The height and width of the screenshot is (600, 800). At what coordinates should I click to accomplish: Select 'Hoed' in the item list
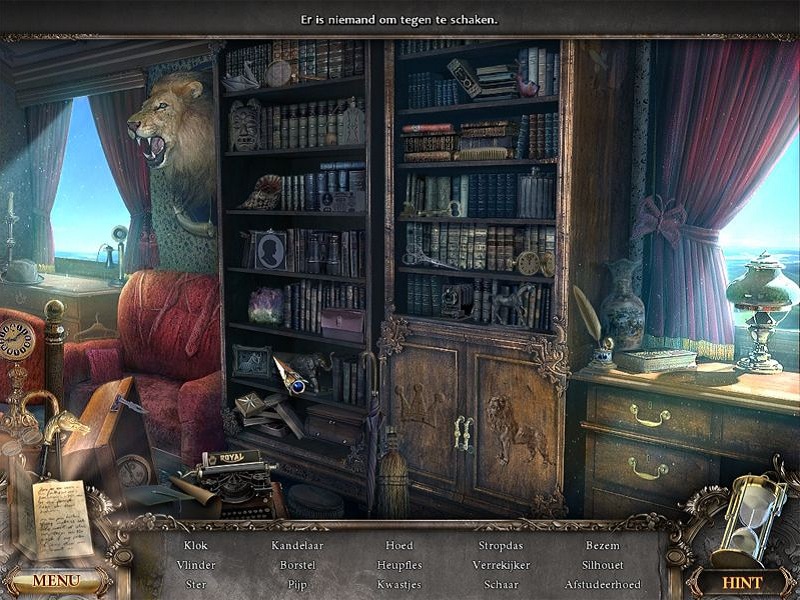[399, 546]
